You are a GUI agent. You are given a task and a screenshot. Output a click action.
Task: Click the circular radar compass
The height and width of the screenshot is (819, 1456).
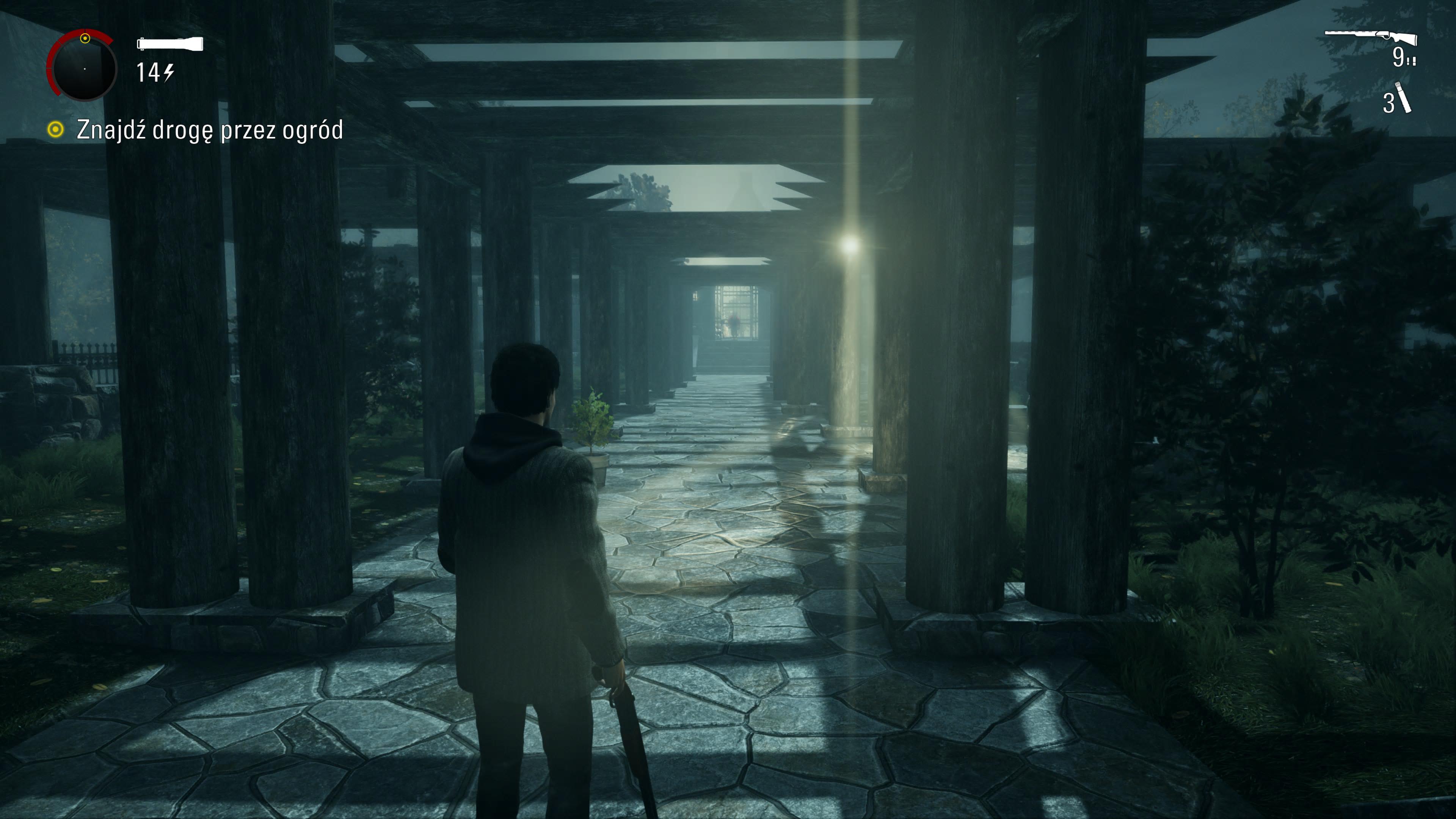[83, 67]
